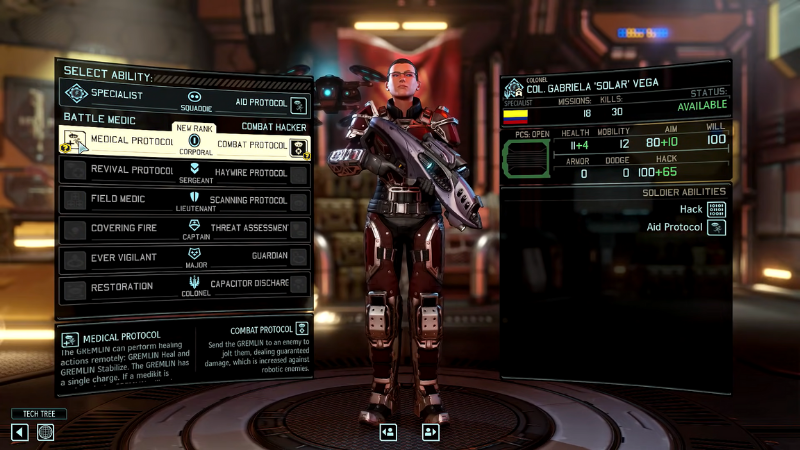Pick the Covering Fire ability

(118, 229)
